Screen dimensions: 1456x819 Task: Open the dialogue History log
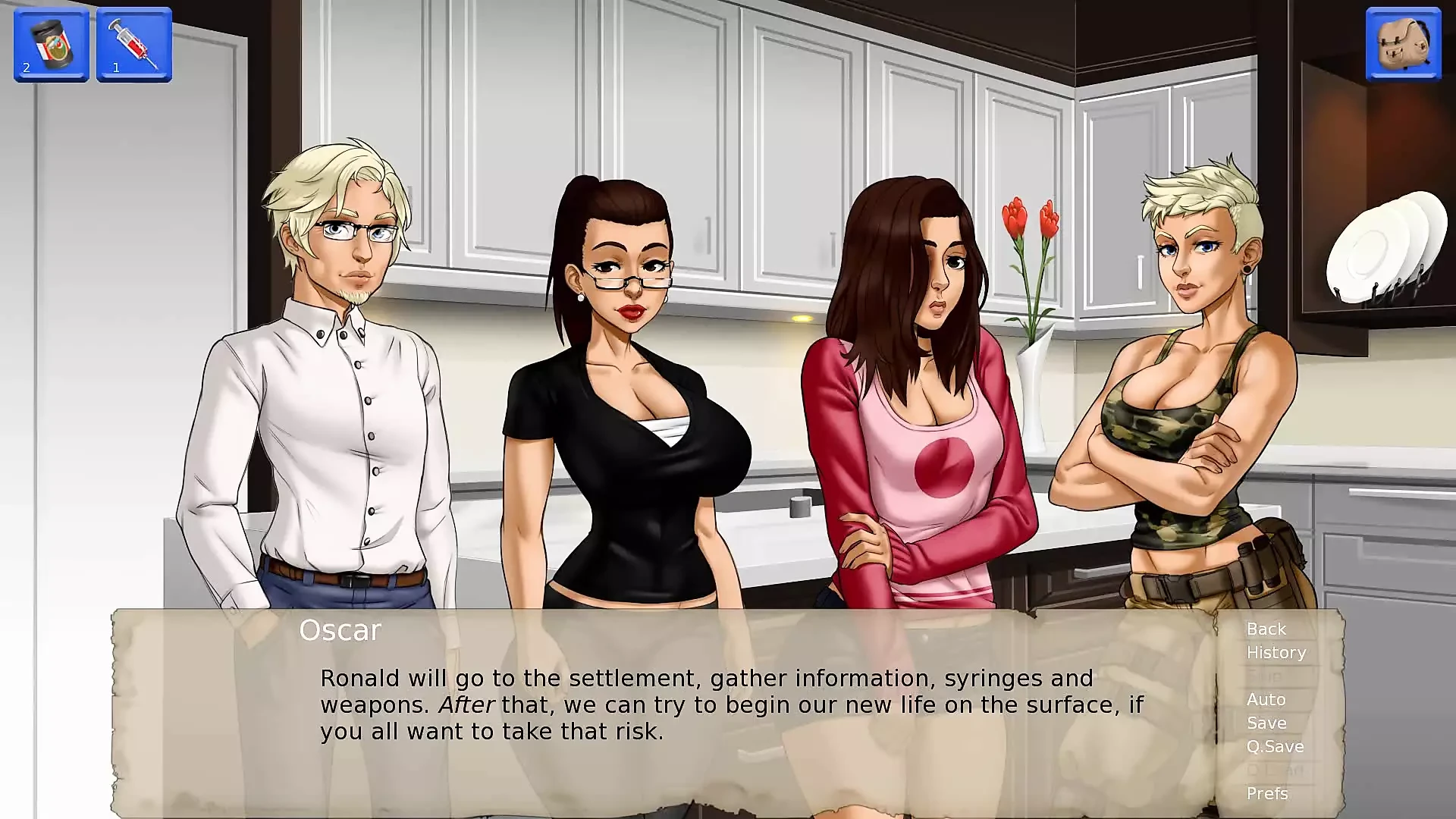[x=1276, y=653]
